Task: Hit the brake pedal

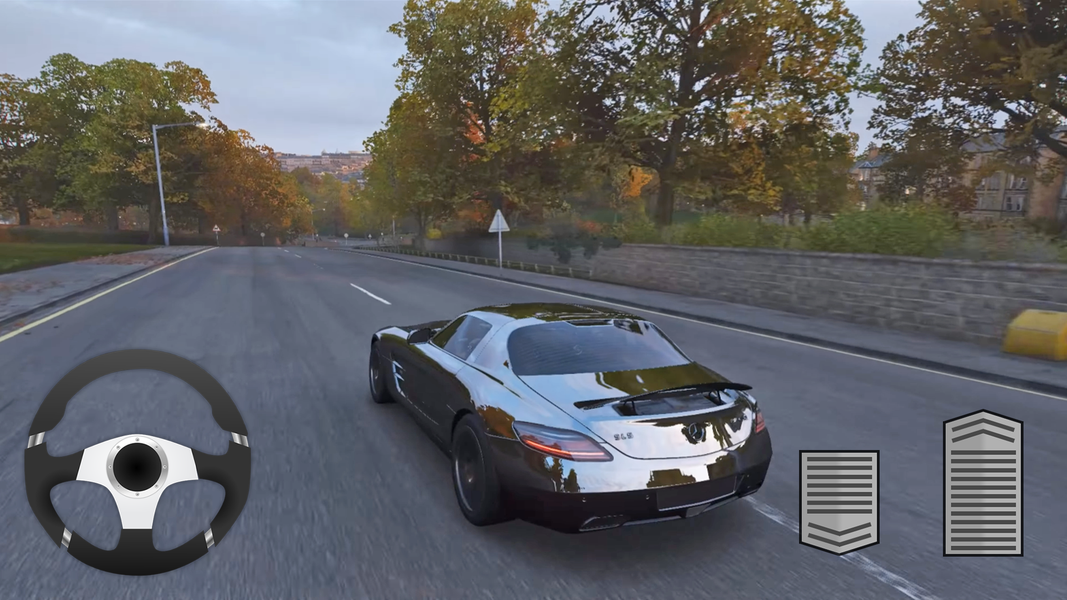Action: click(838, 501)
